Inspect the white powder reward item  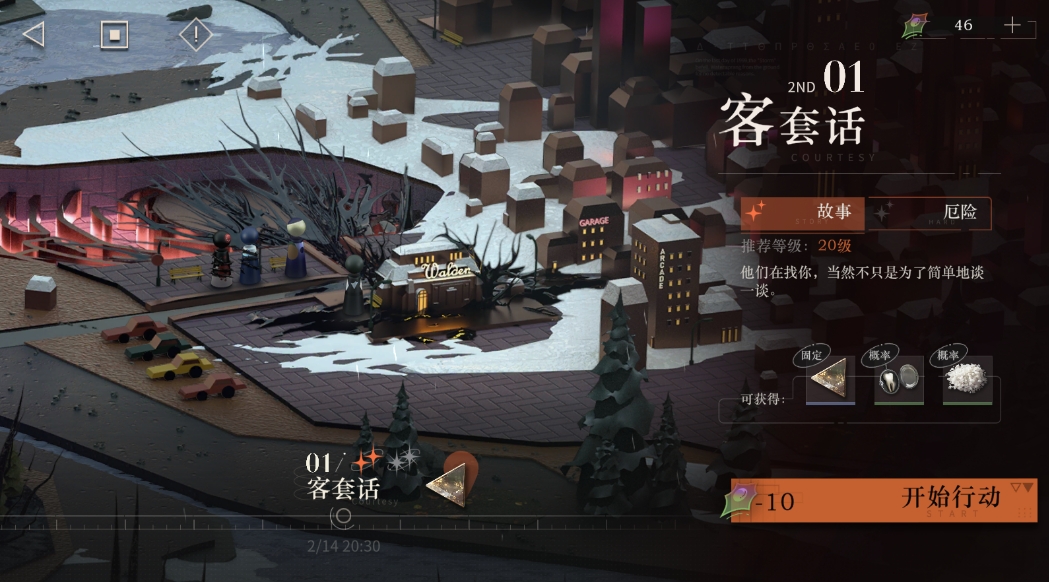point(967,380)
